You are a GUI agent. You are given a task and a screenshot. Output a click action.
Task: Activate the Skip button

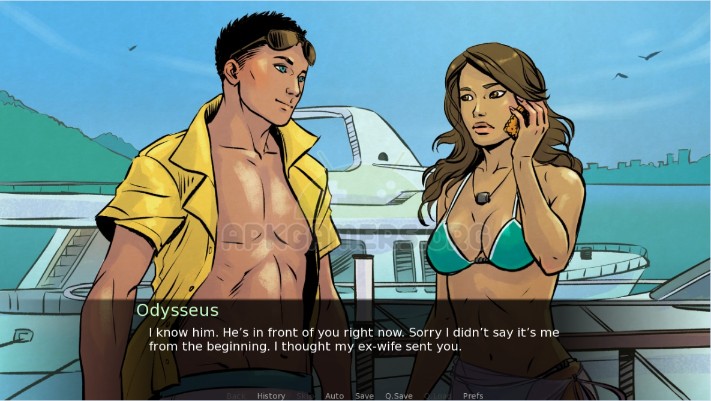[305, 396]
